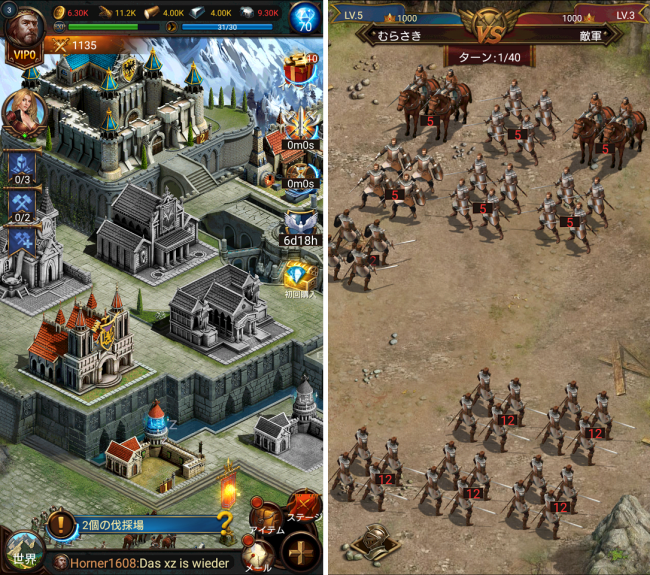Open the helmet queue showing 0/3
The image size is (650, 575).
(x=22, y=166)
